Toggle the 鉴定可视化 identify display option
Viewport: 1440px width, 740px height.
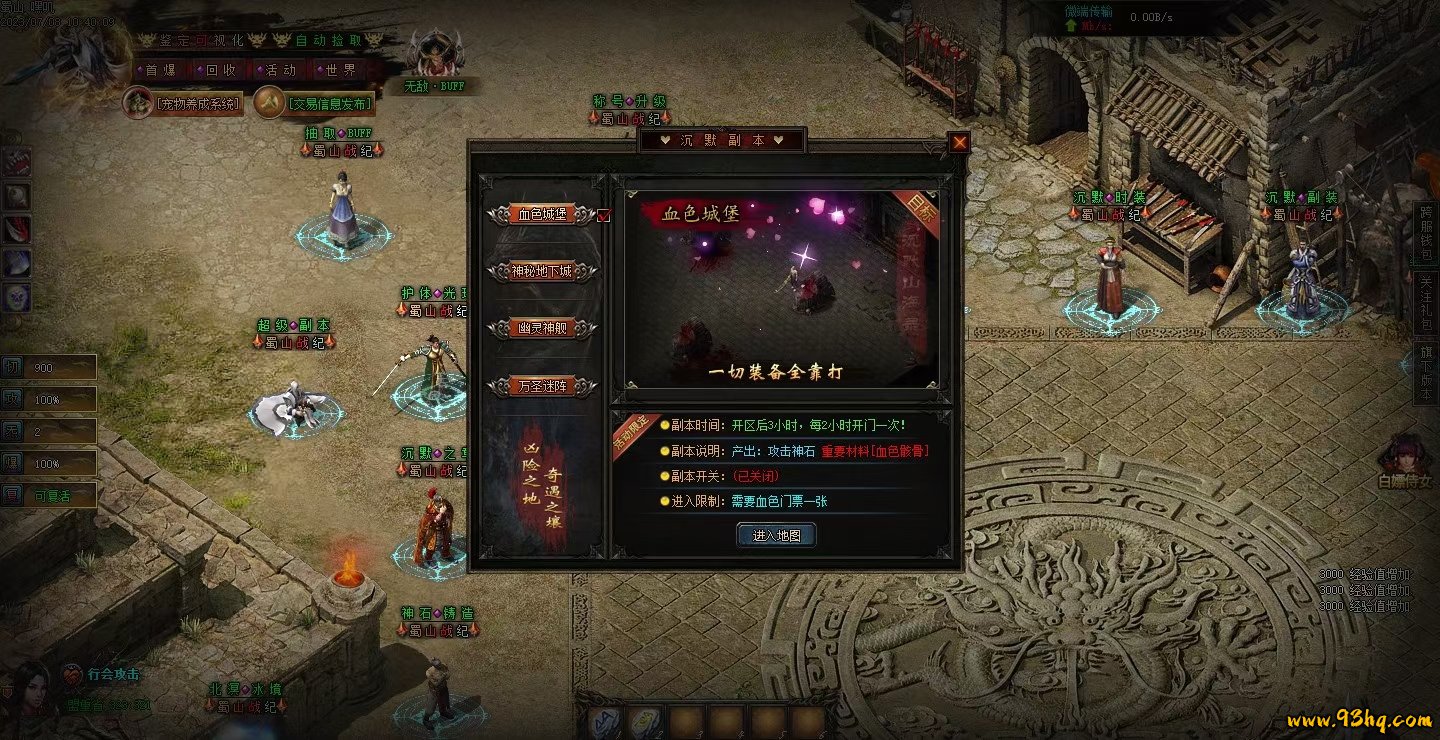coord(201,41)
